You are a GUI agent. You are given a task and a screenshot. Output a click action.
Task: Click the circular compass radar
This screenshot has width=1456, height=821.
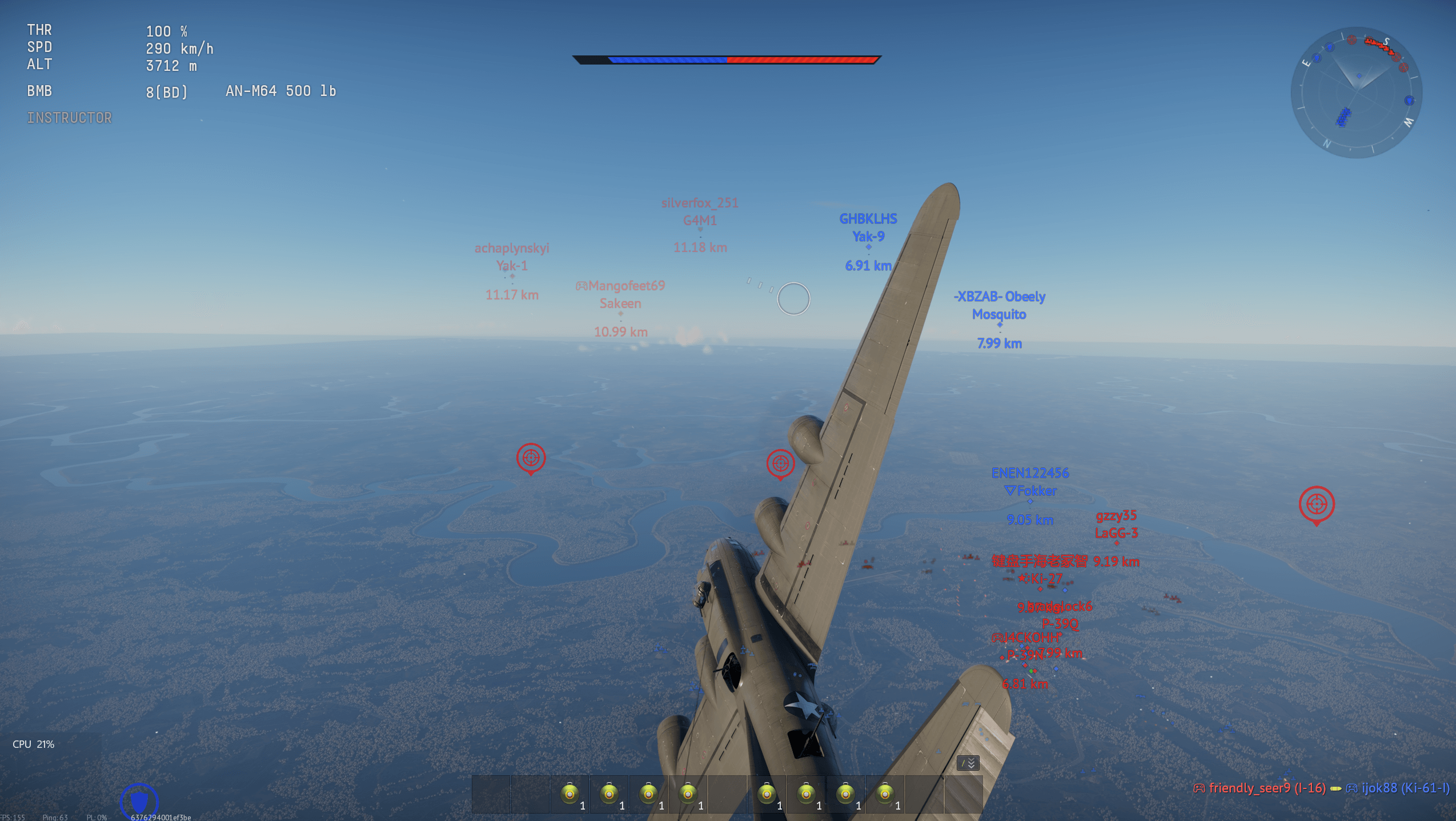tap(1356, 93)
